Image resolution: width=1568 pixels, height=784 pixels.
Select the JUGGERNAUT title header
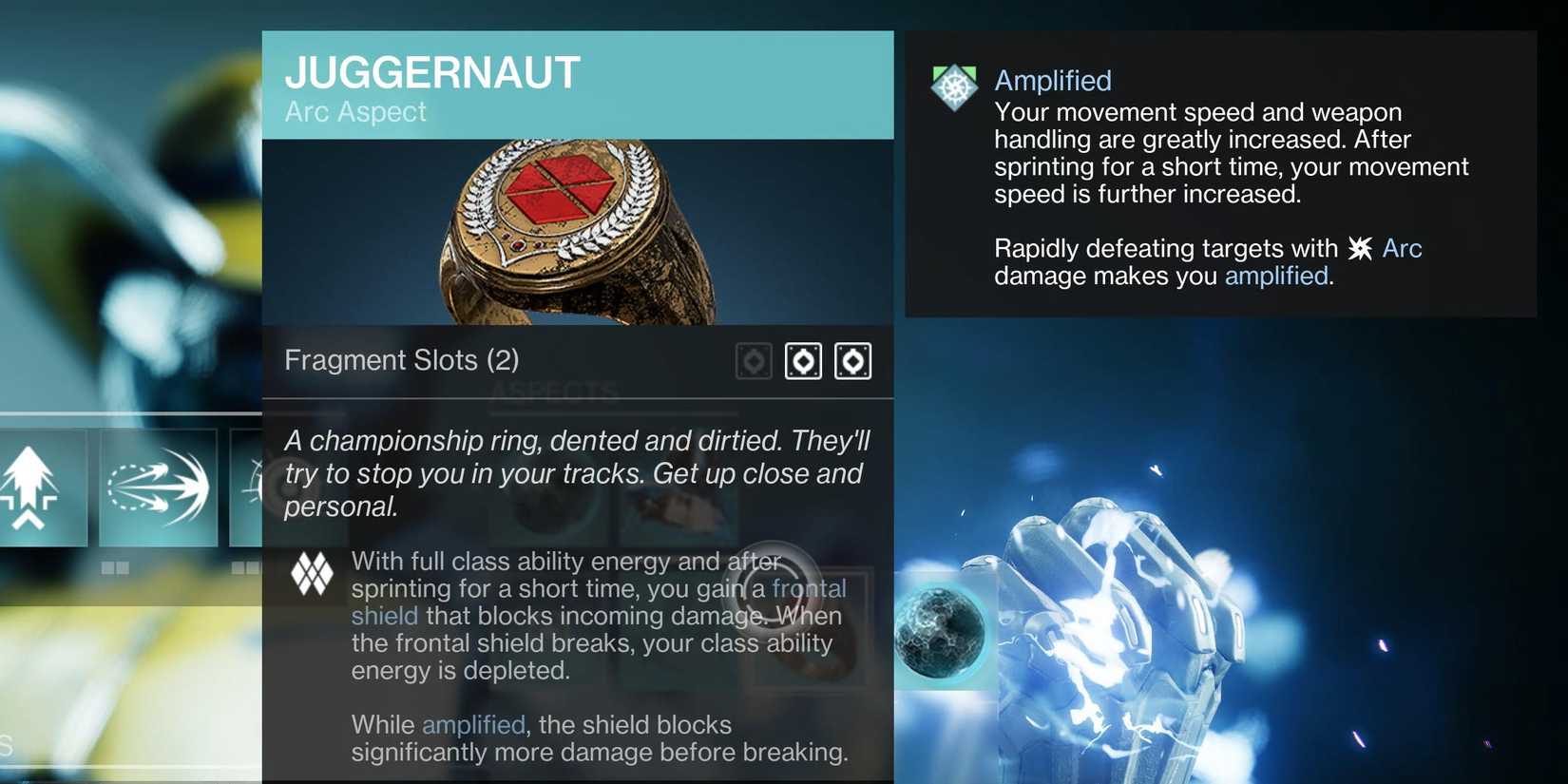pyautogui.click(x=432, y=71)
